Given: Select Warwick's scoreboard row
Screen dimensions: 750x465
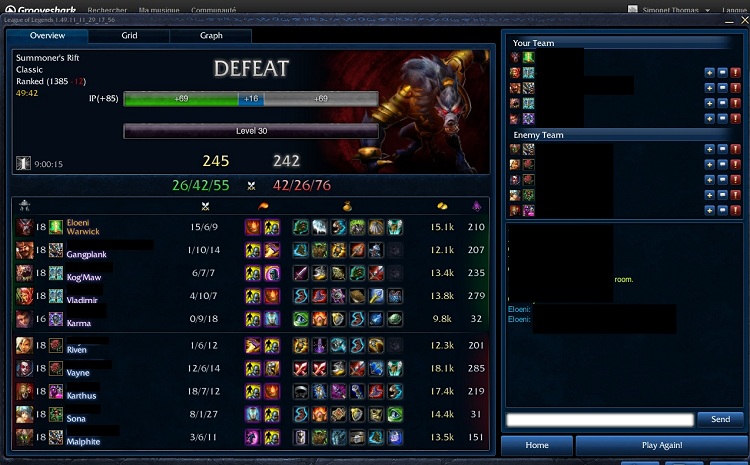Looking at the screenshot, I should point(250,227).
